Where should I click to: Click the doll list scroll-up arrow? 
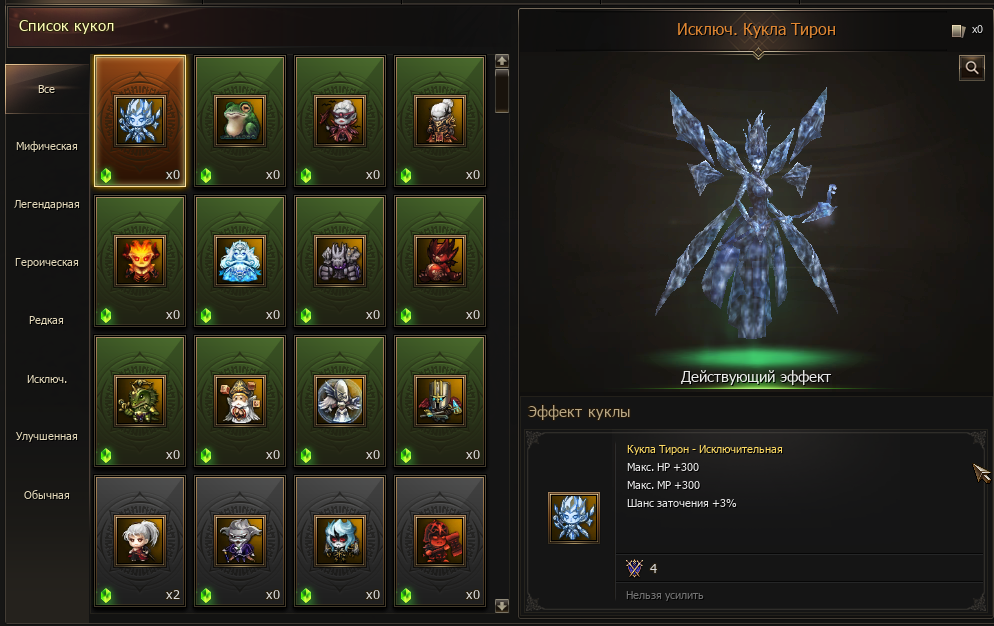click(x=502, y=60)
